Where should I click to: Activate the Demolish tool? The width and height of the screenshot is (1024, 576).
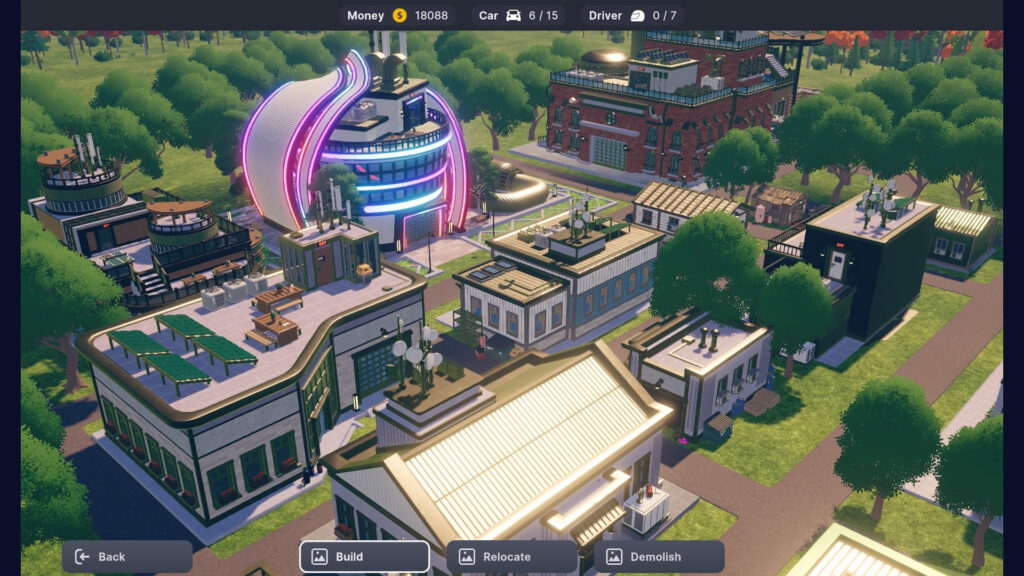[659, 557]
